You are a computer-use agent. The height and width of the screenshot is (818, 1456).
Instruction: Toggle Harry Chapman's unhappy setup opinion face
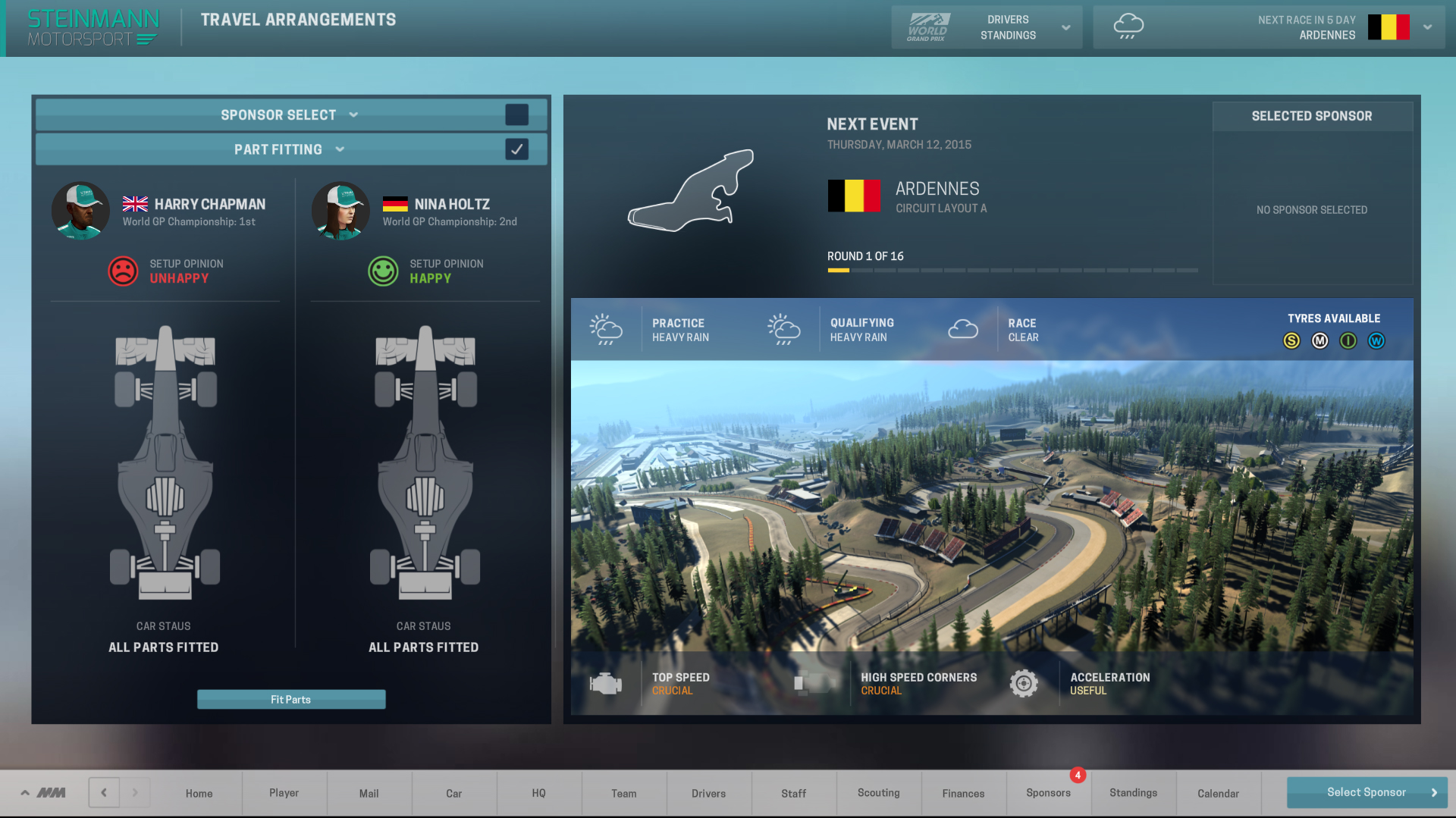point(121,271)
